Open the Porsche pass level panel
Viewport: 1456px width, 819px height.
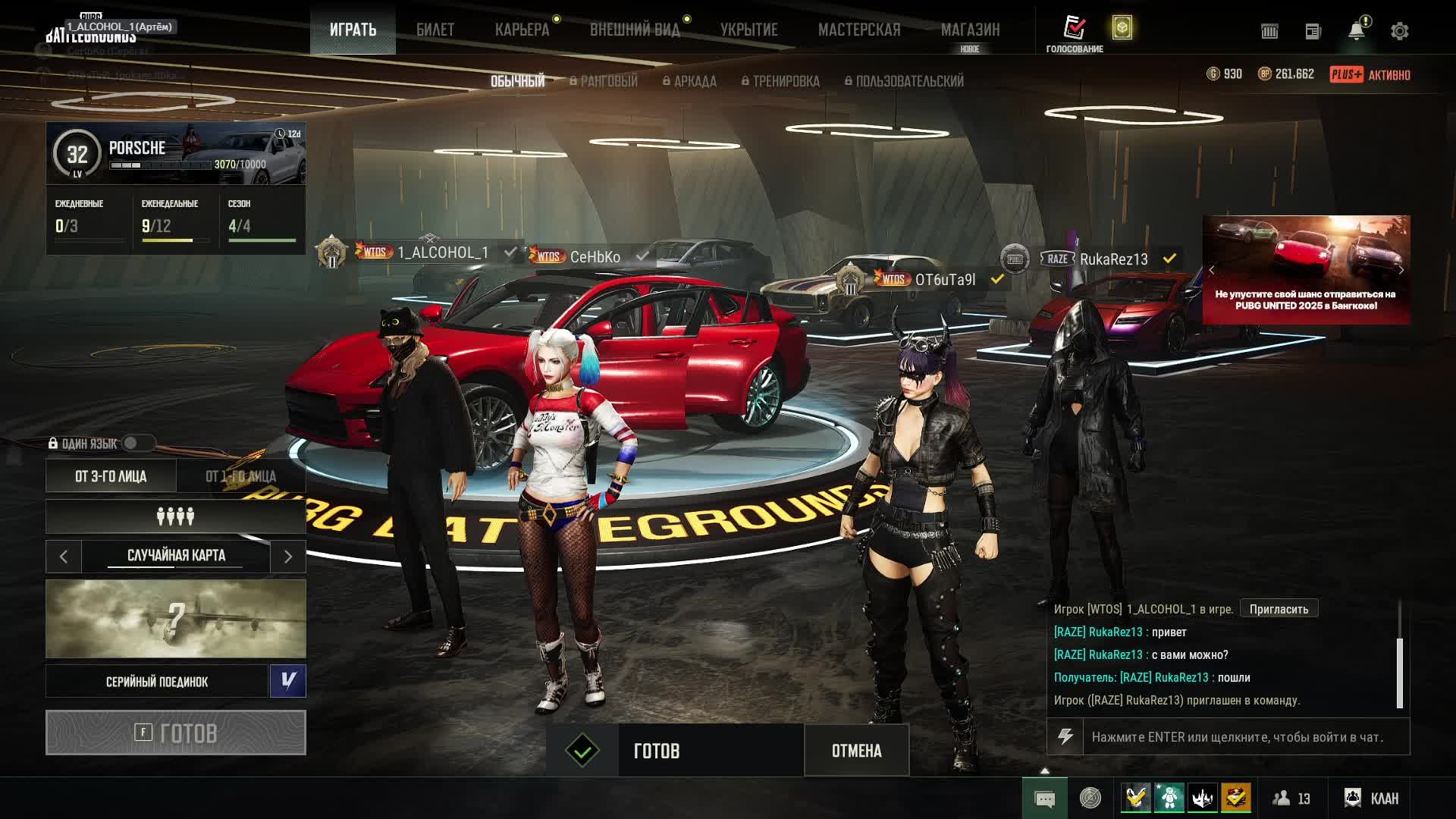pyautogui.click(x=176, y=154)
